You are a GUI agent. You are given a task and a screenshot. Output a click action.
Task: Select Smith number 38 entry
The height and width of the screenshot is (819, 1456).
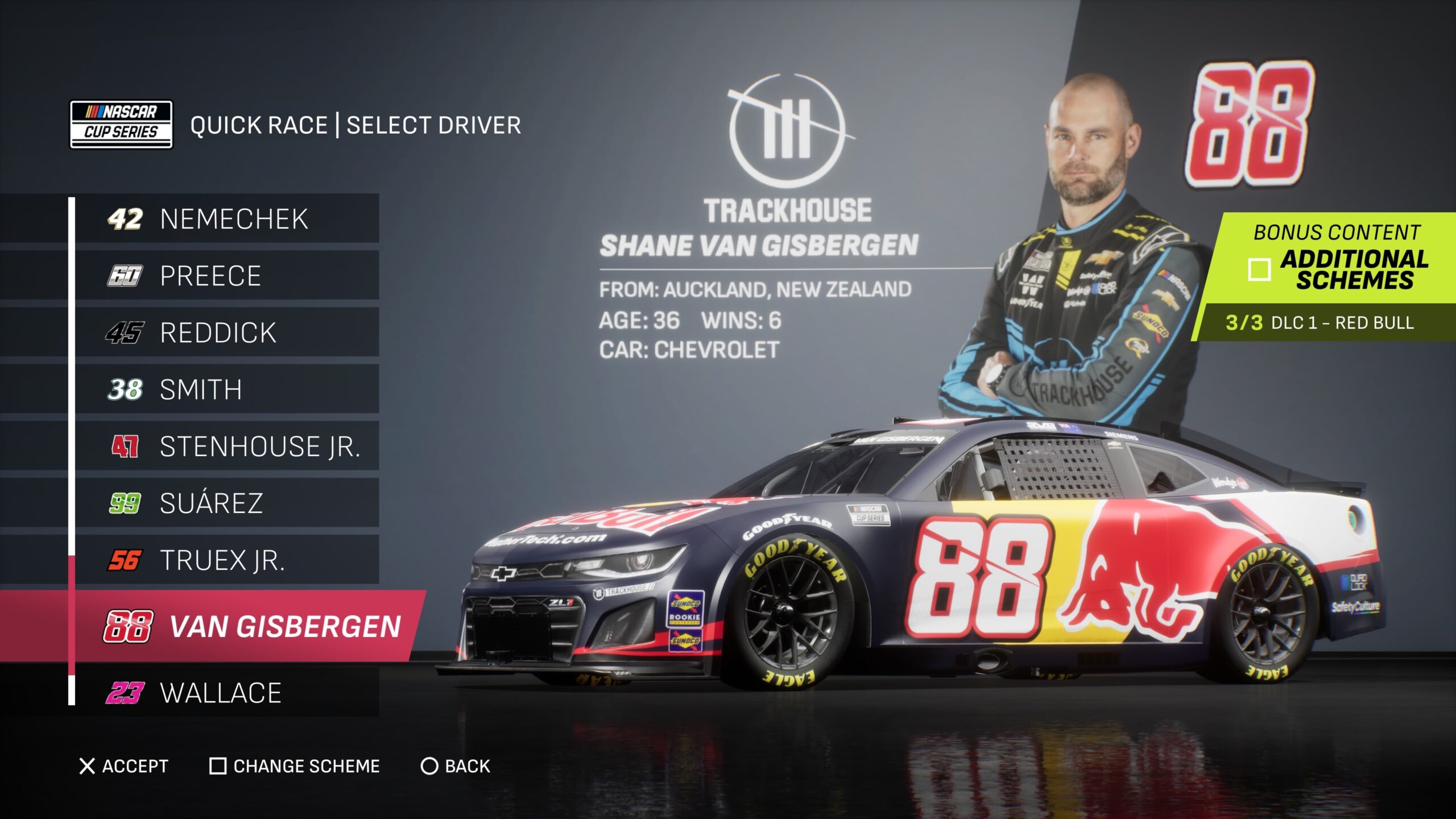(x=227, y=390)
